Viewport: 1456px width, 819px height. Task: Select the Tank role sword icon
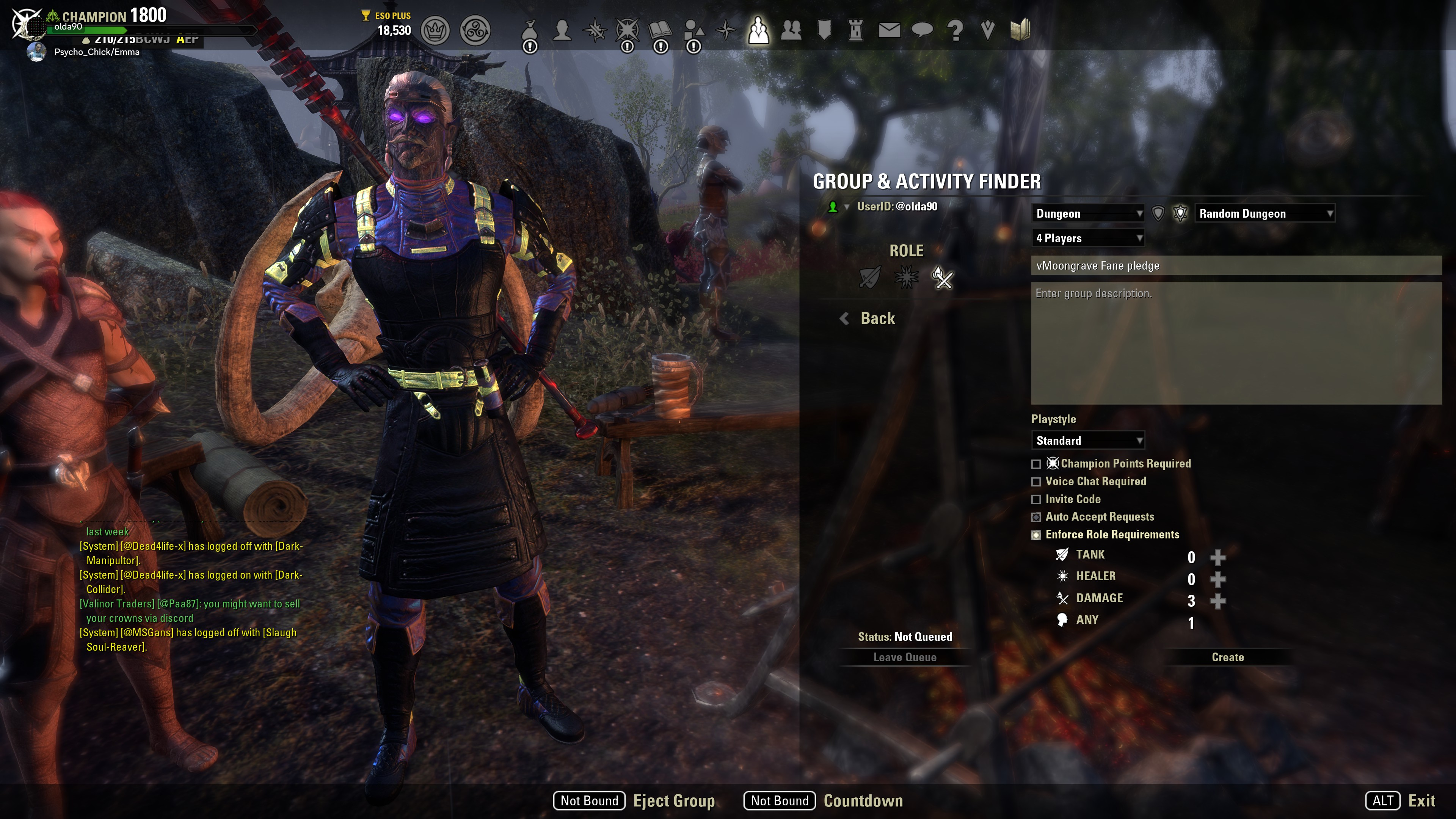click(x=870, y=278)
